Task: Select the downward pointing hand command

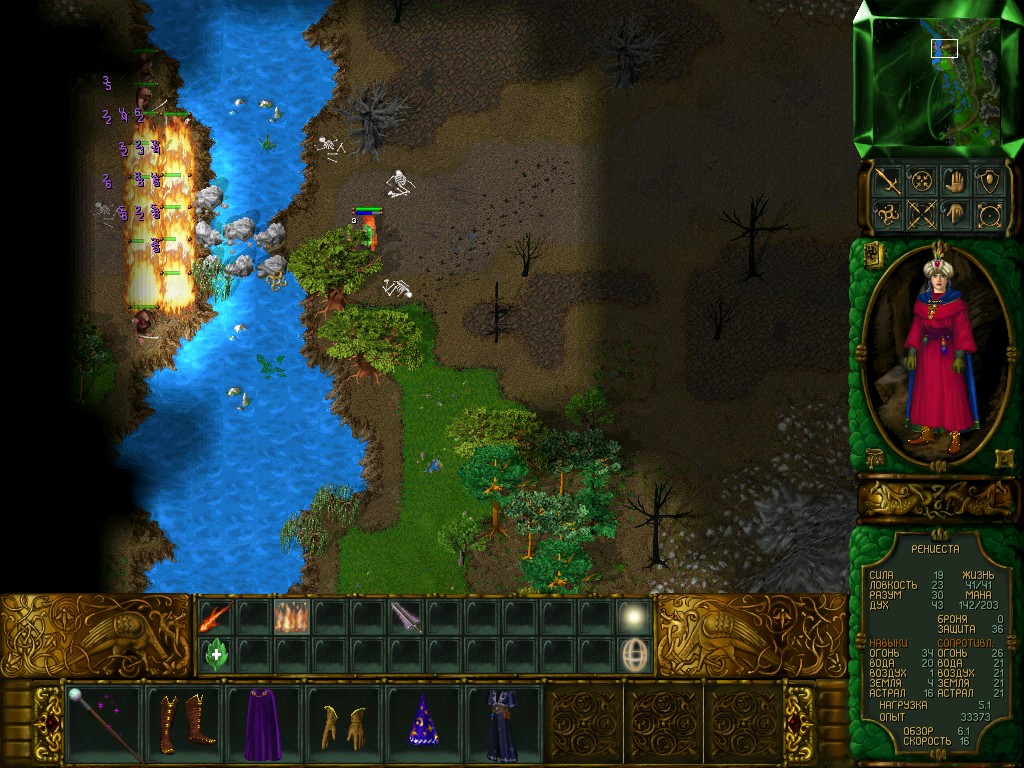Action: click(955, 214)
